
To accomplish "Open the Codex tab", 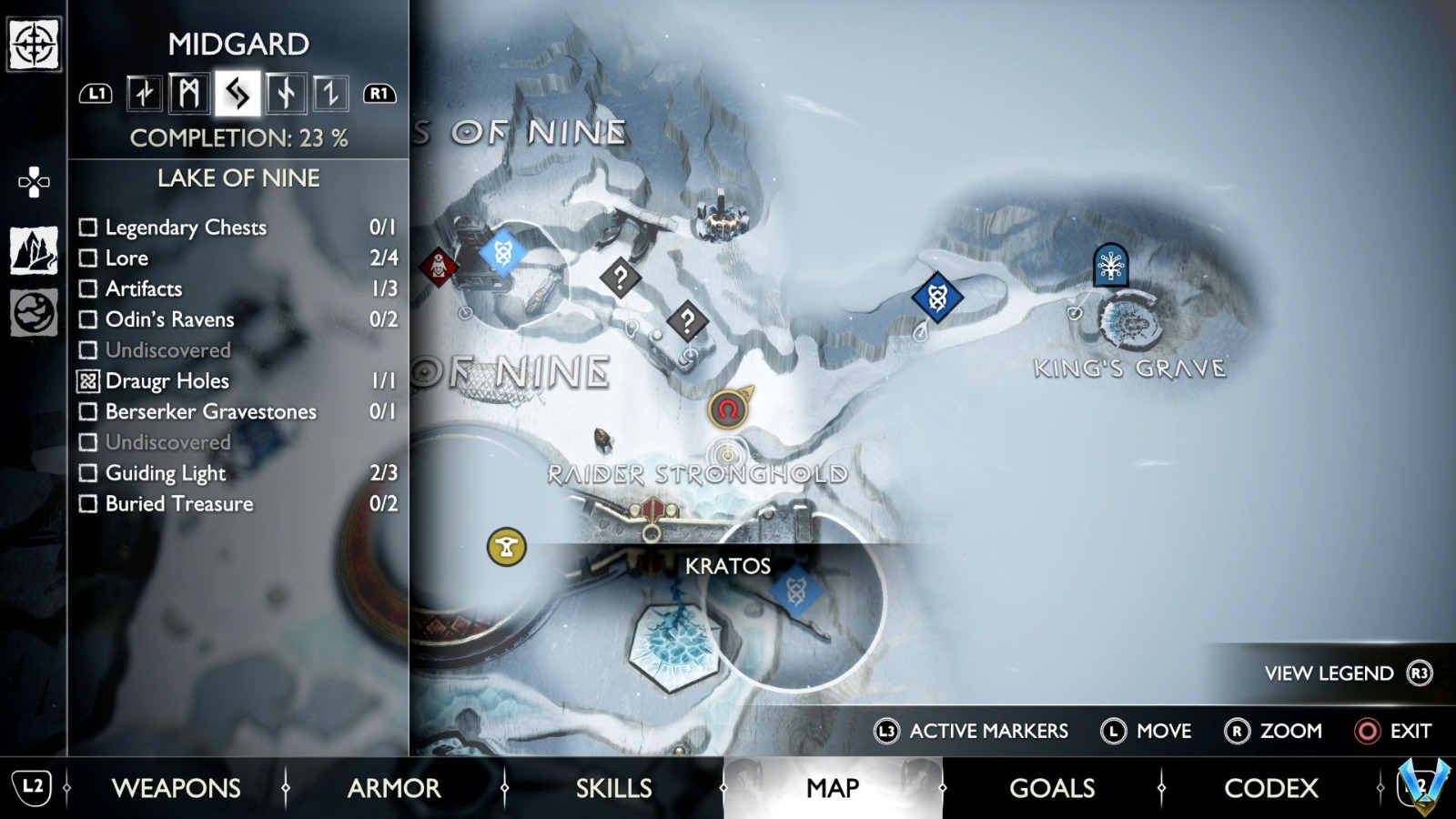I will click(x=1270, y=788).
